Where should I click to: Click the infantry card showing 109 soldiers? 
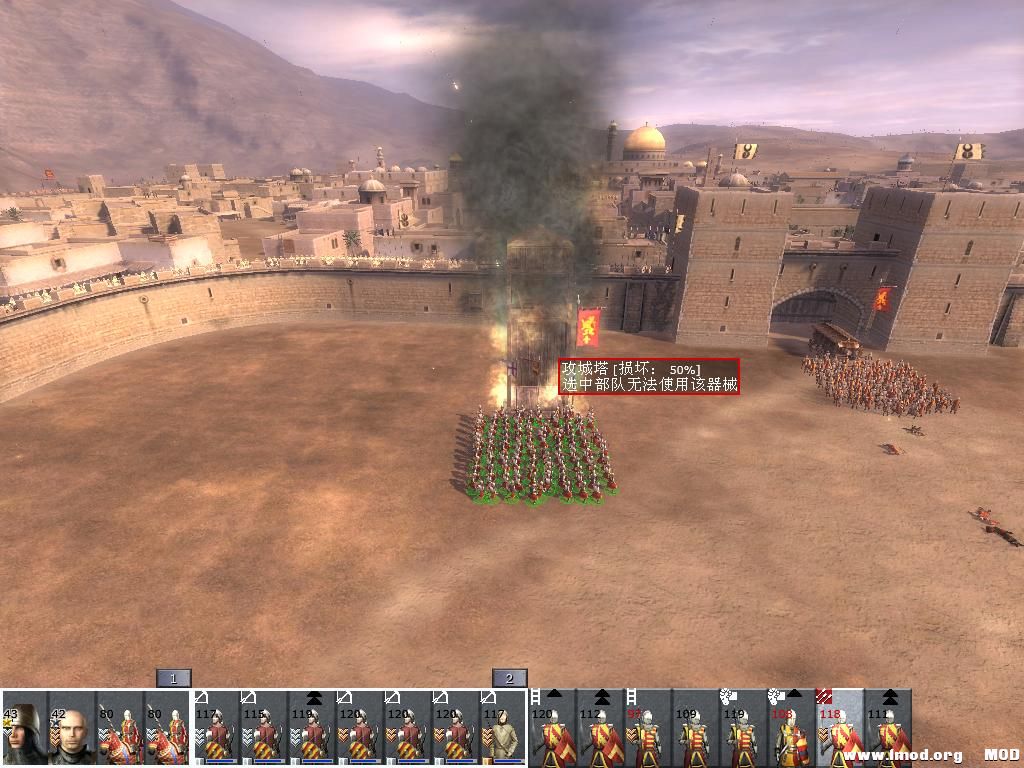point(696,728)
